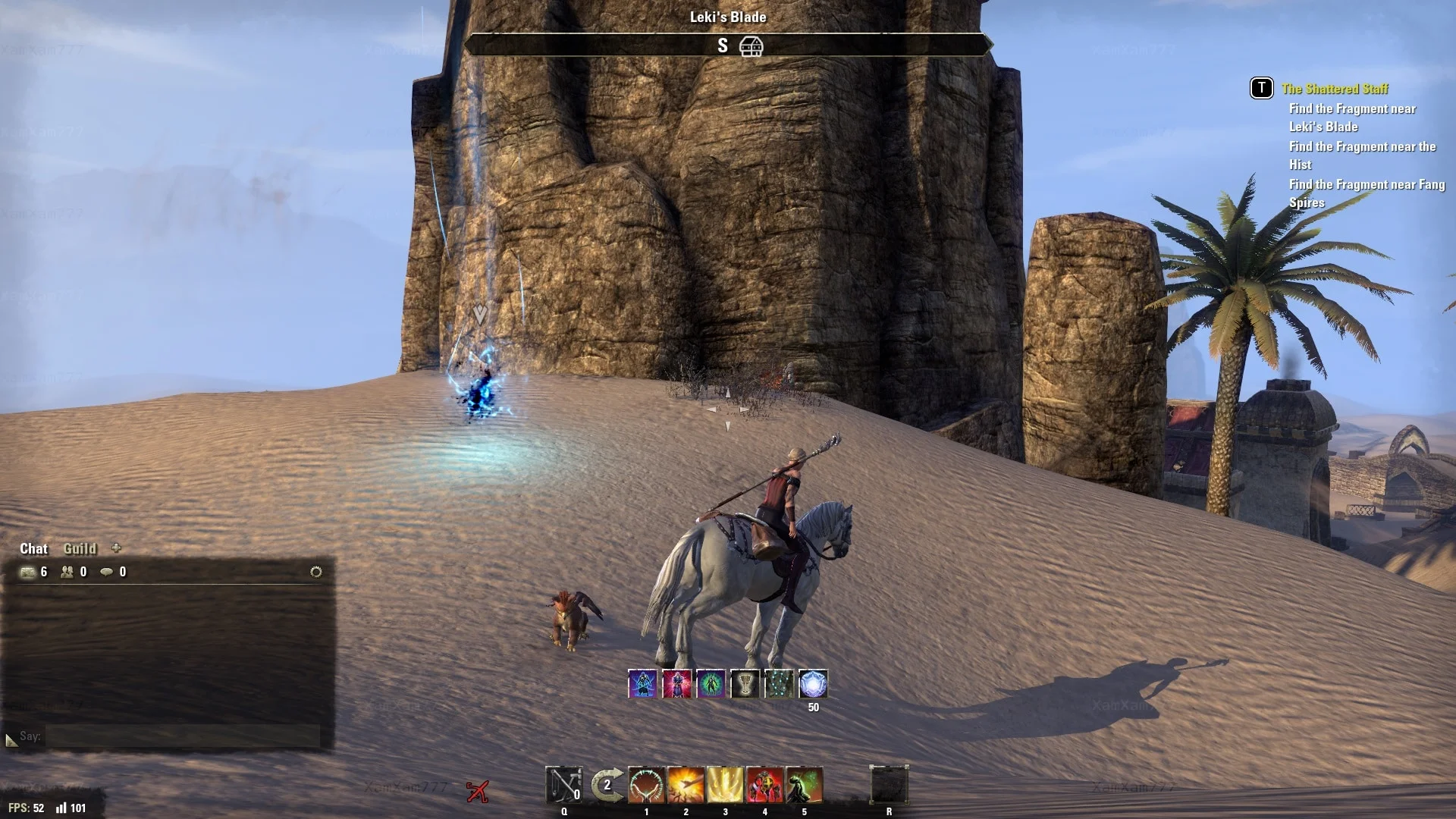Select the Chat tab
The image size is (1456, 819).
[33, 548]
